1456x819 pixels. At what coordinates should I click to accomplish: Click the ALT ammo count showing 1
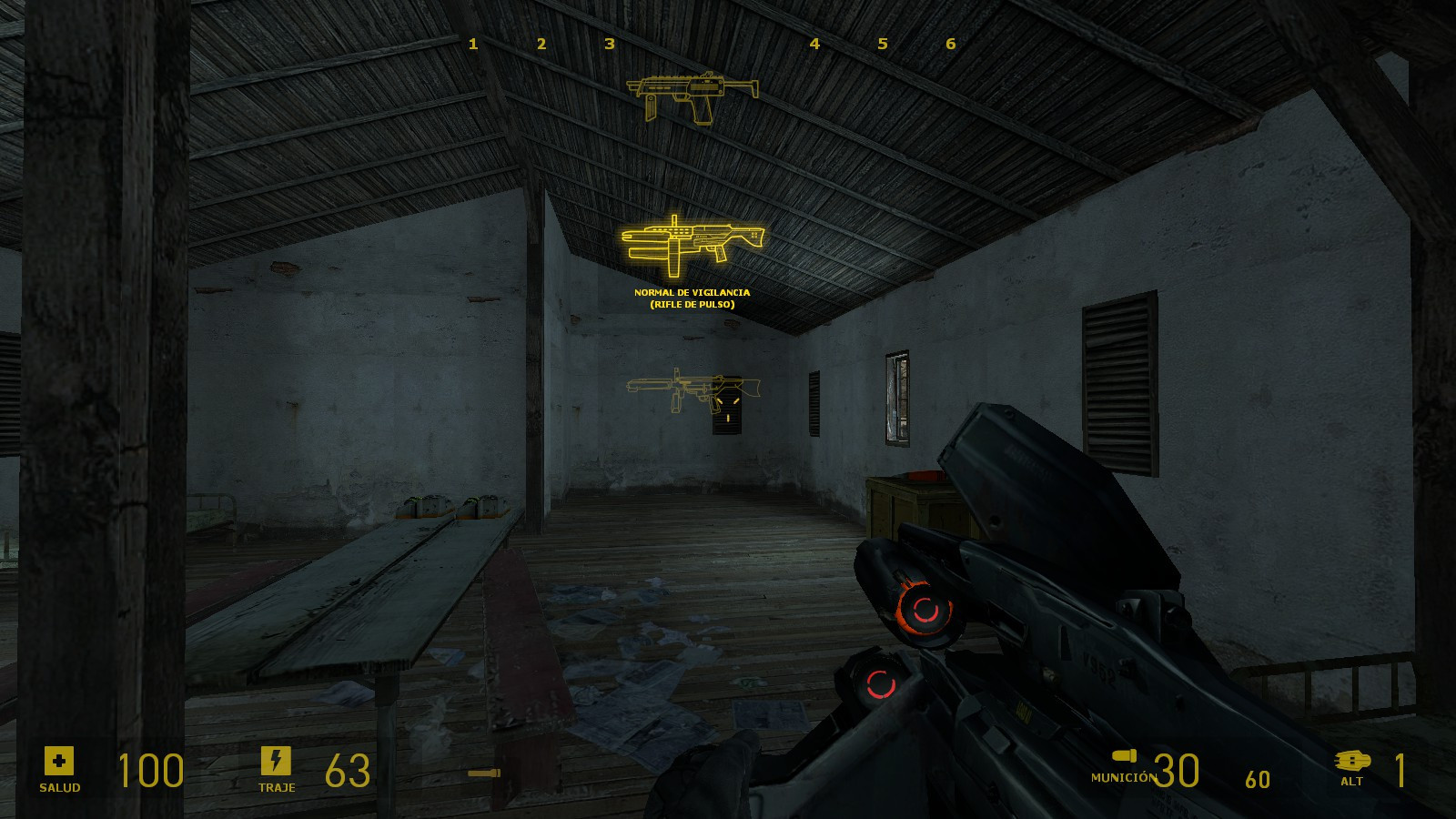pos(1402,771)
